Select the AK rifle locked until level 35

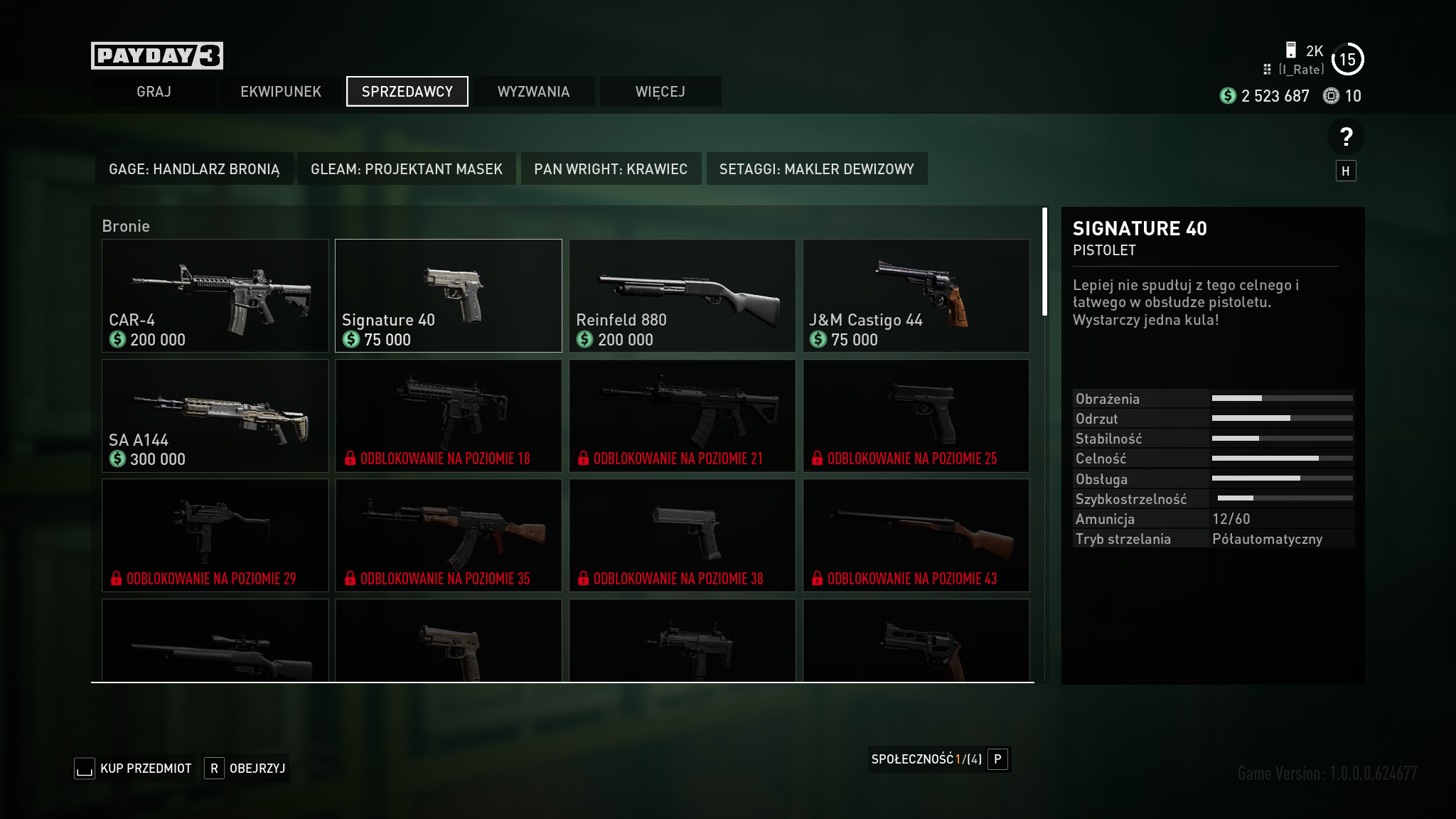(x=449, y=535)
